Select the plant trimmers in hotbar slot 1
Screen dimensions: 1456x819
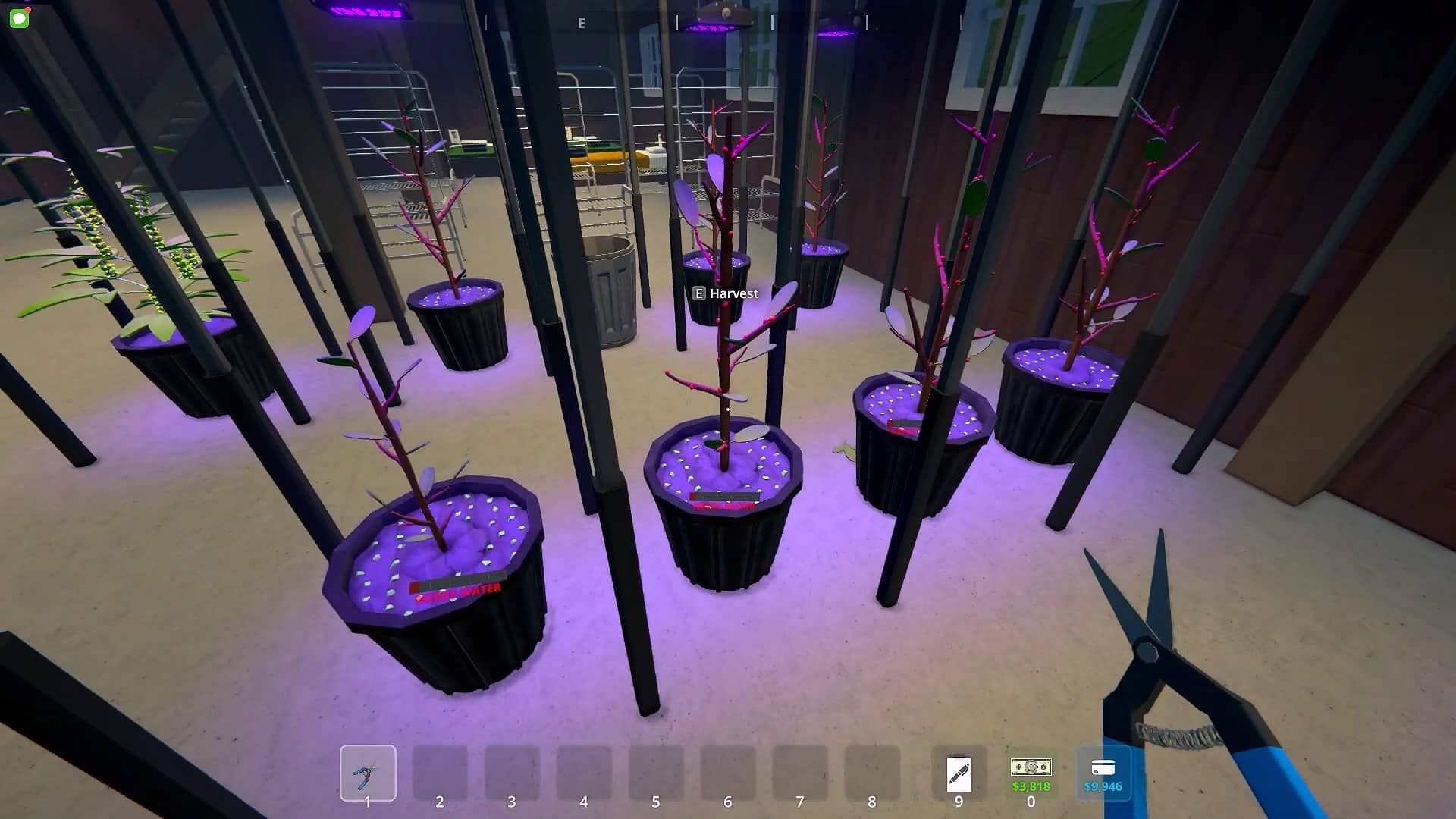point(368,773)
